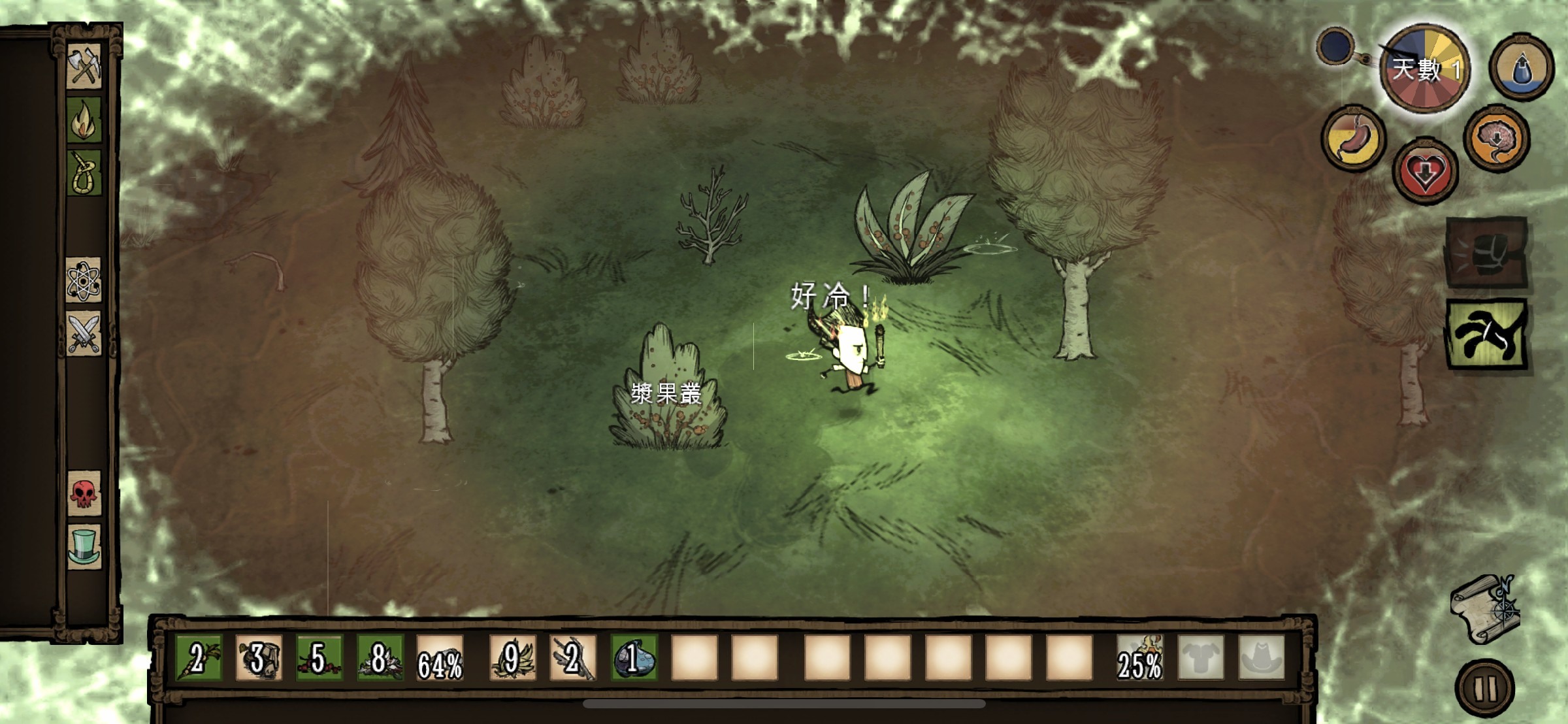
Task: Select the stack of 8 in the inventory
Action: 380,658
